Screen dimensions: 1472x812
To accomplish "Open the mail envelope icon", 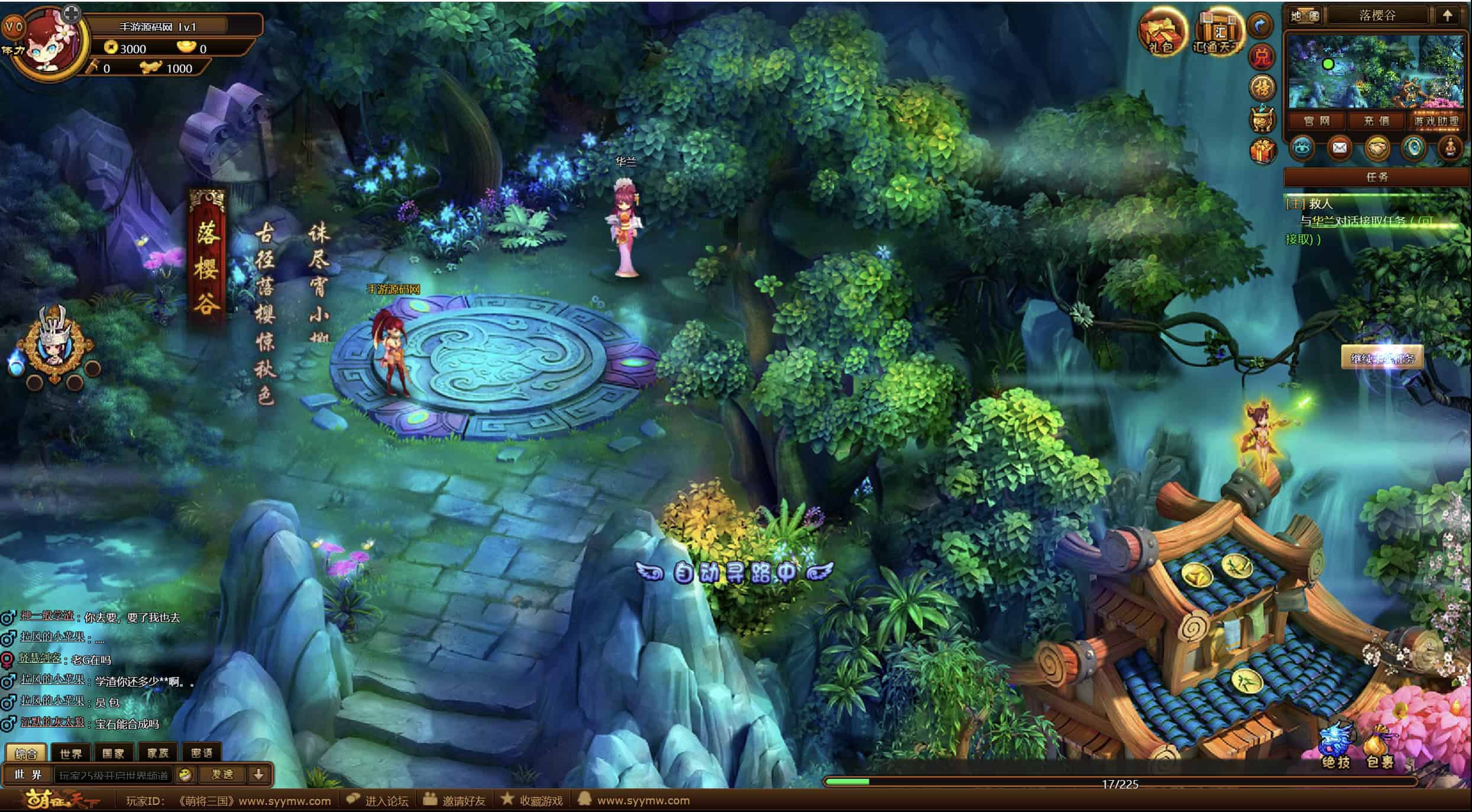I will [1339, 148].
